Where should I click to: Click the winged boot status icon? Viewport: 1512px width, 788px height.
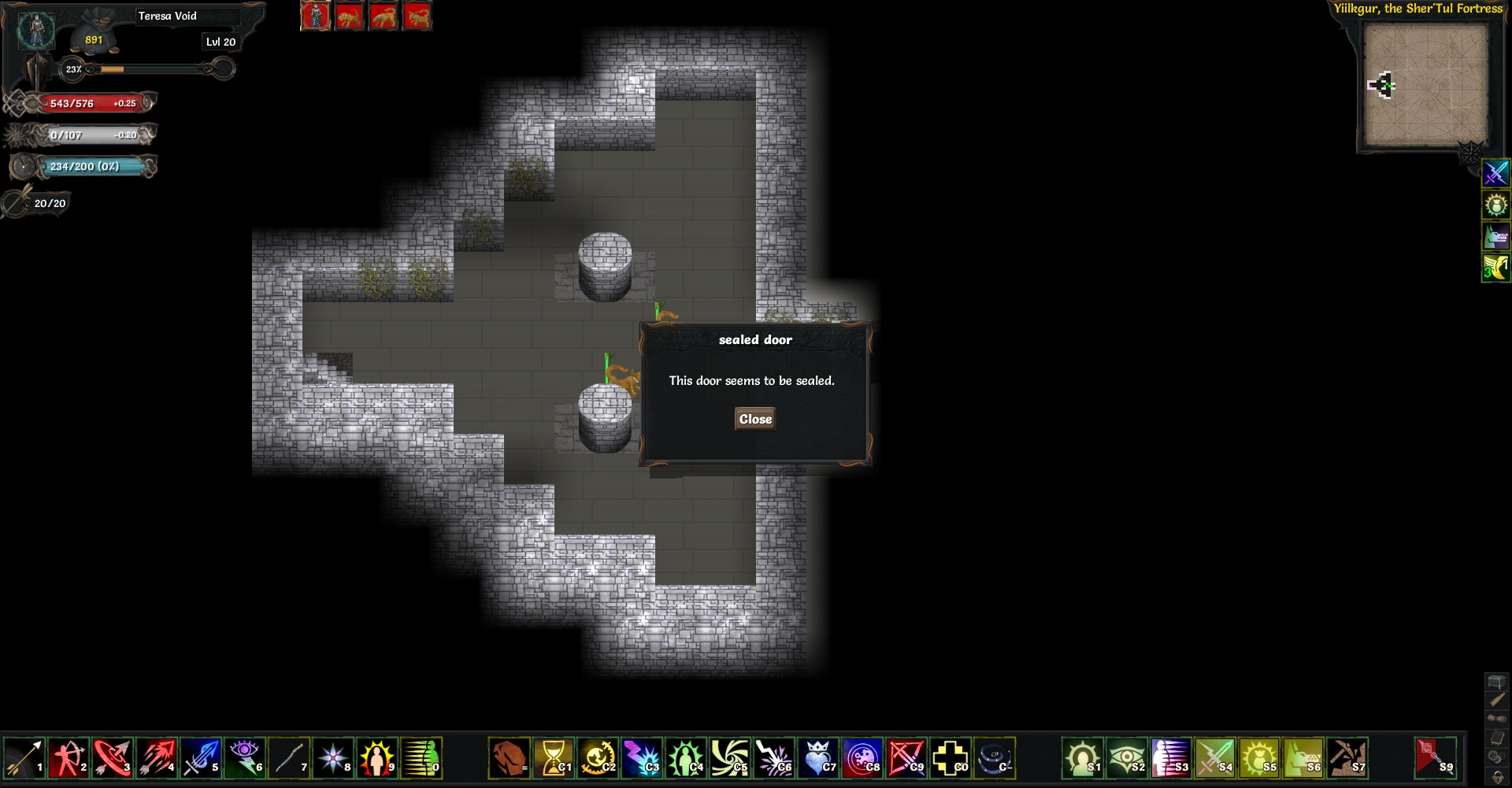coord(1495,268)
